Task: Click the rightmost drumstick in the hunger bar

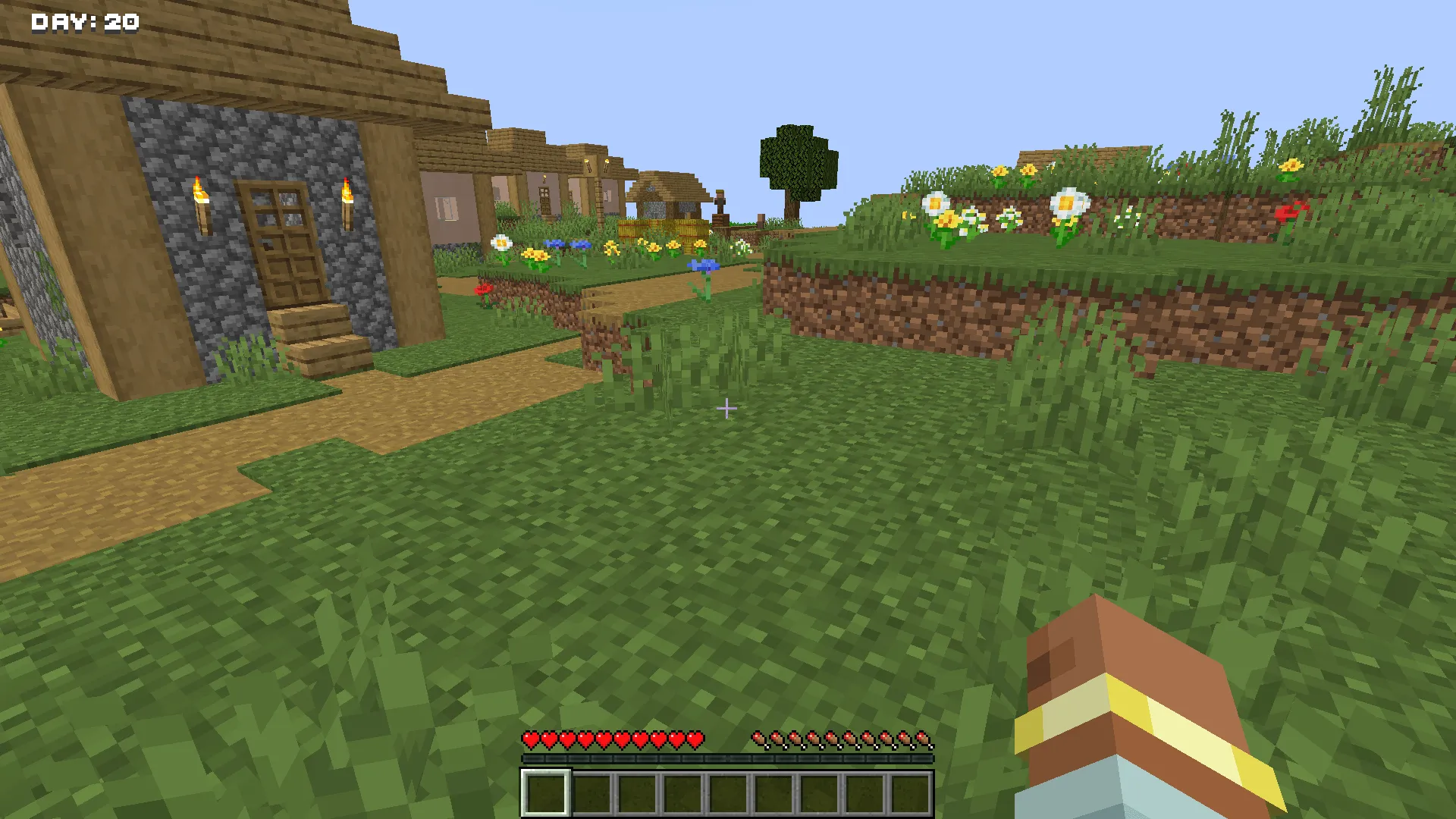Action: (x=924, y=736)
